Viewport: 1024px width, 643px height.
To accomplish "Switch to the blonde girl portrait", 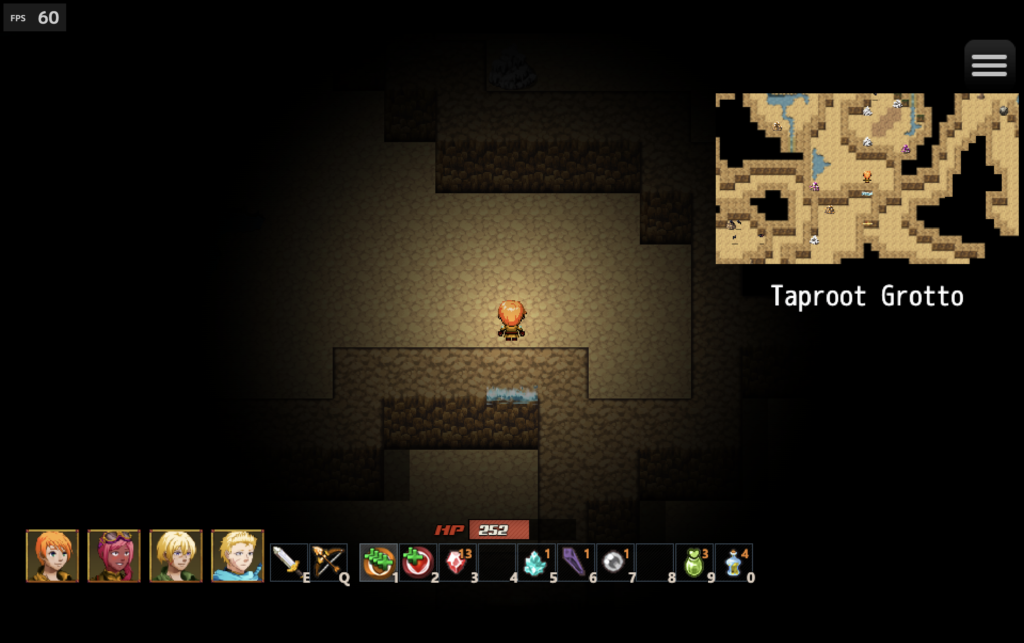I will (176, 556).
